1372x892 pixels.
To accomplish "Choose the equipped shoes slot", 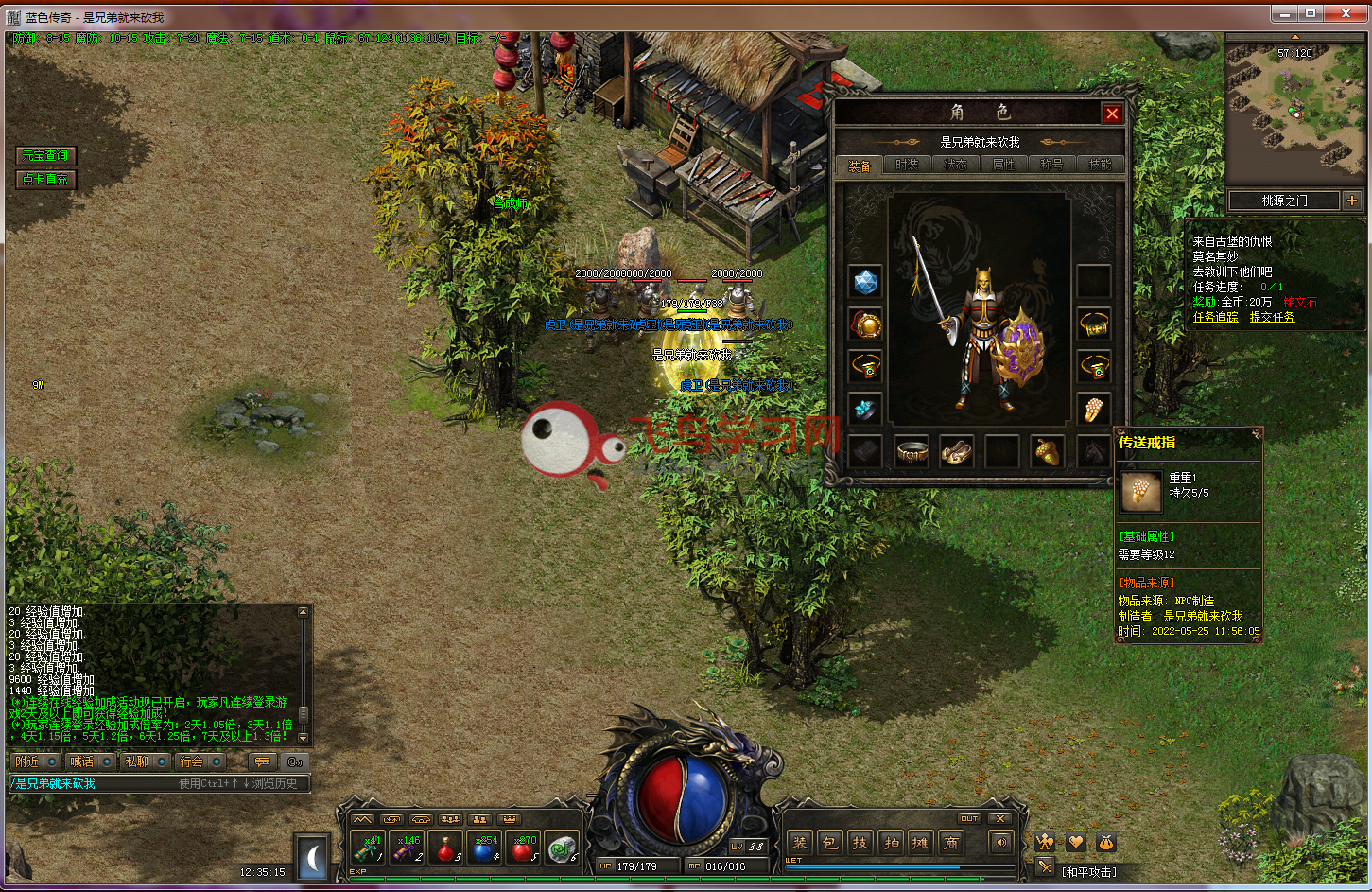I will click(x=956, y=451).
